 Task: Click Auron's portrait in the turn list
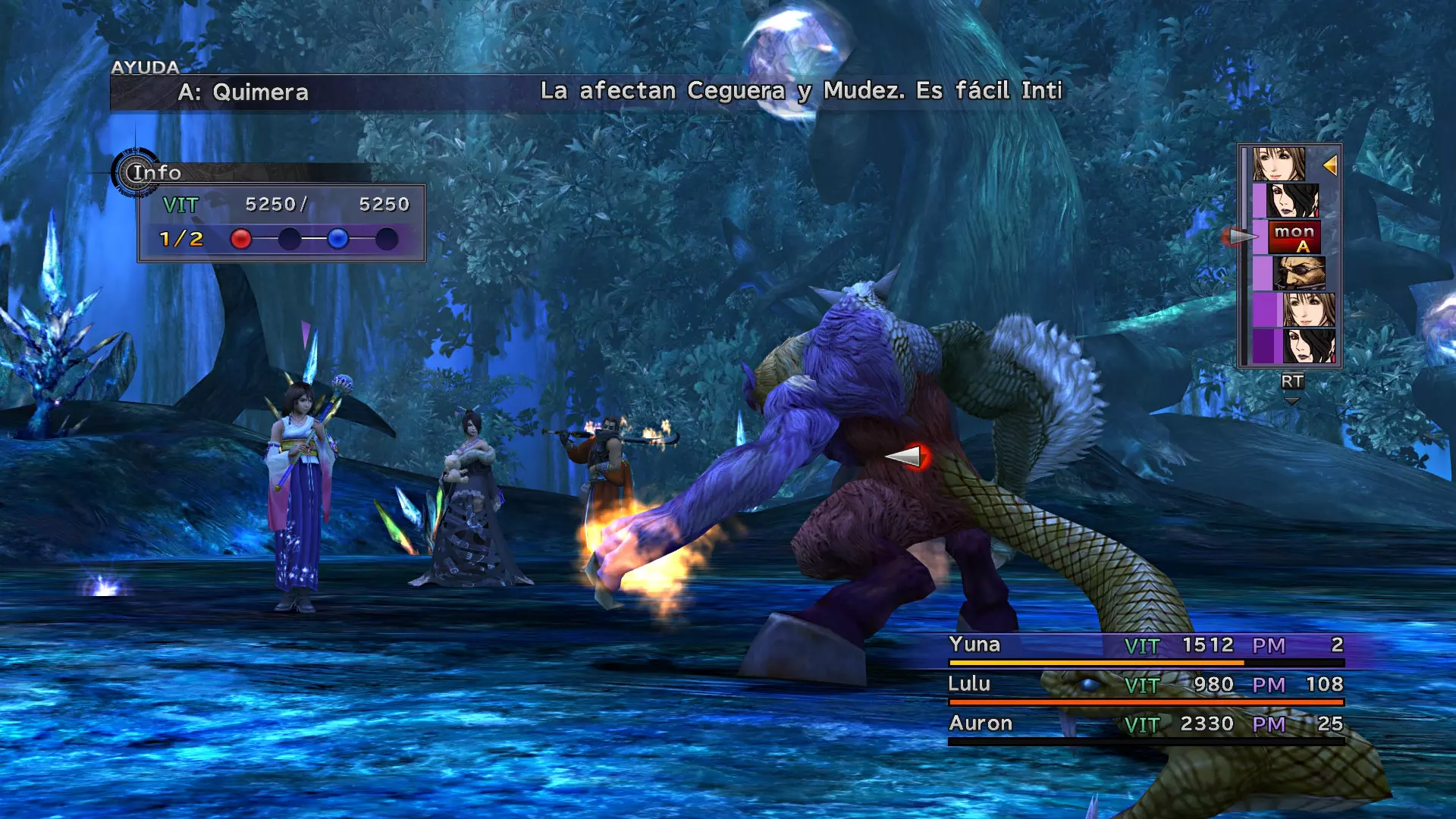[1299, 274]
